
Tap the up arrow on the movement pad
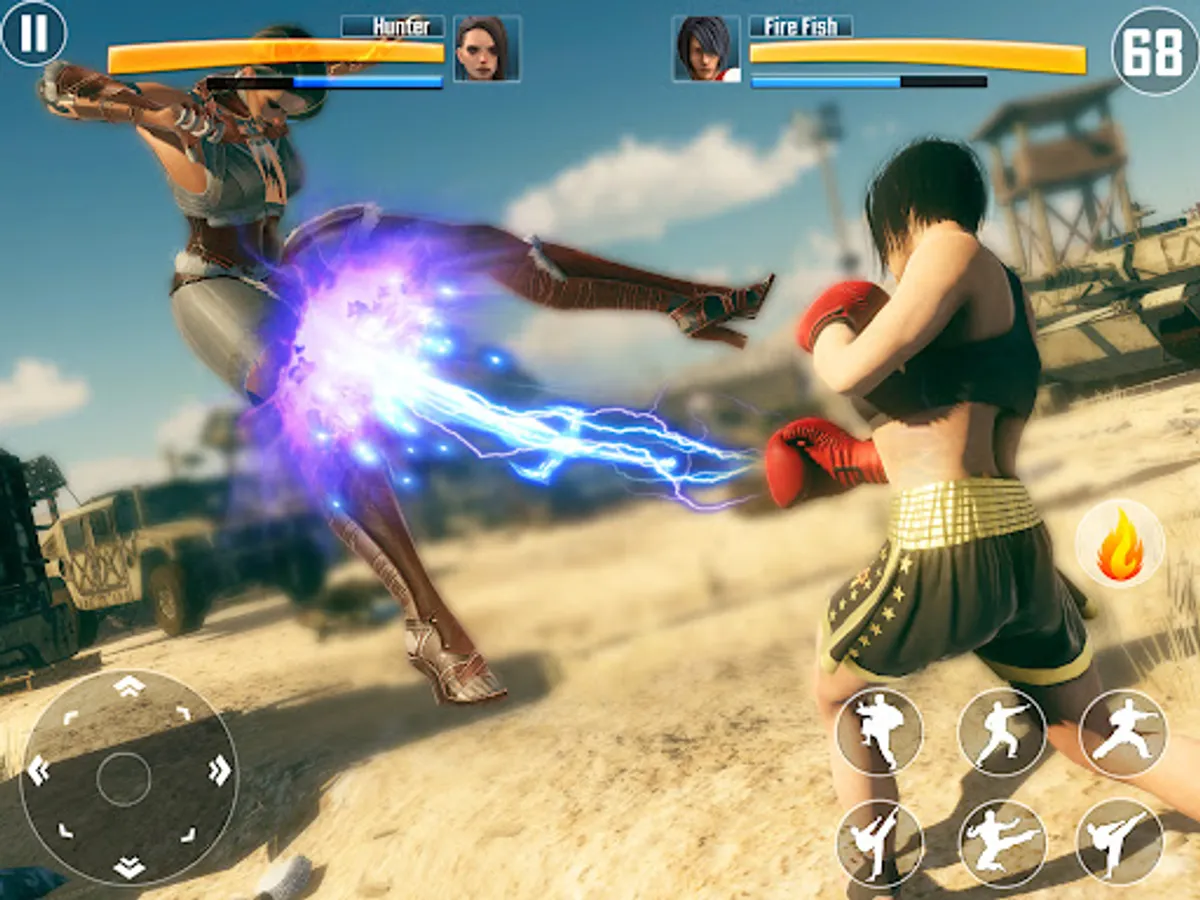tap(129, 686)
